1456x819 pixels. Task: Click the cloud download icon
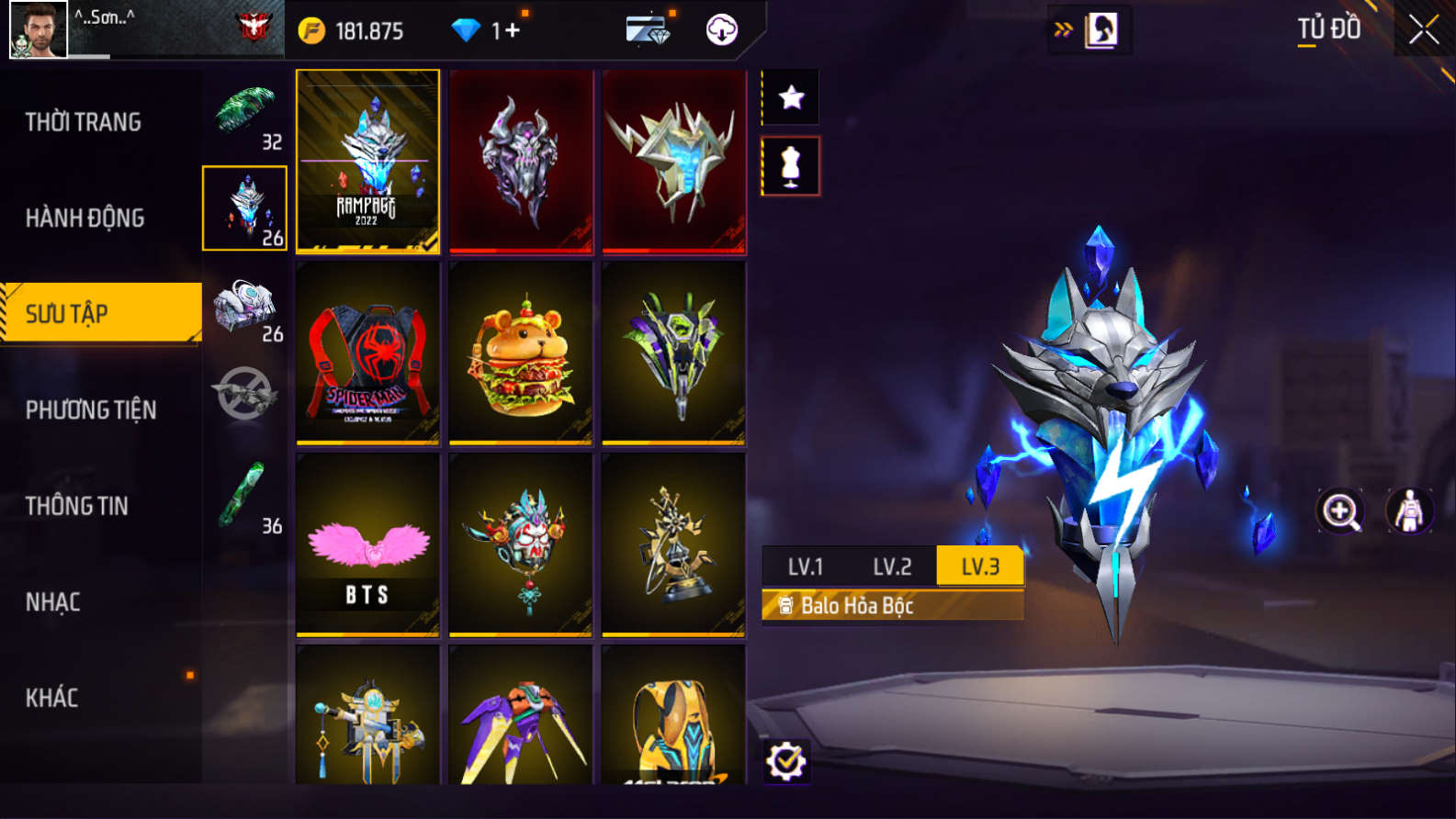(x=722, y=30)
